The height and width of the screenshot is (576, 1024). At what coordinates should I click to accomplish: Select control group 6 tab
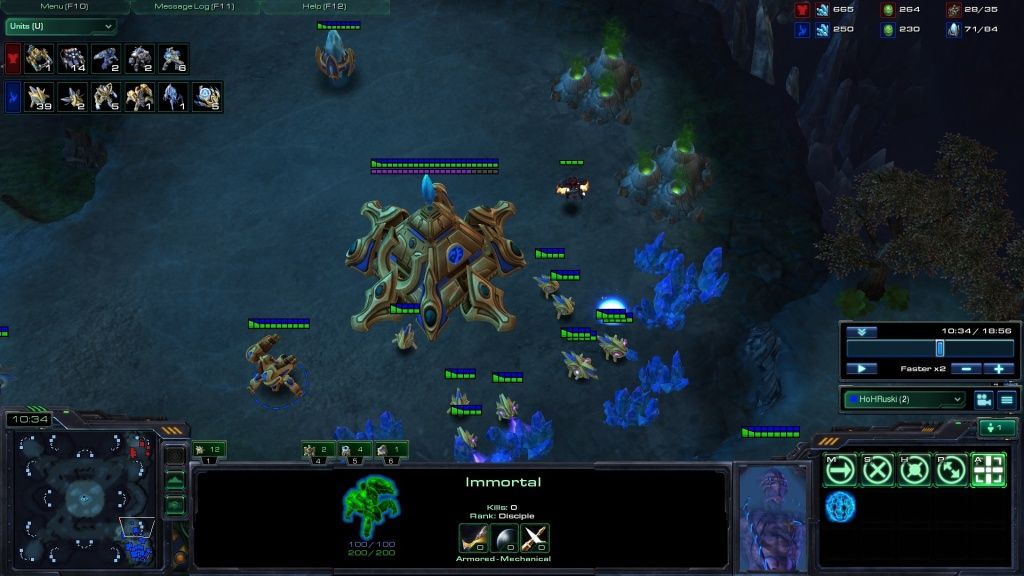(390, 451)
